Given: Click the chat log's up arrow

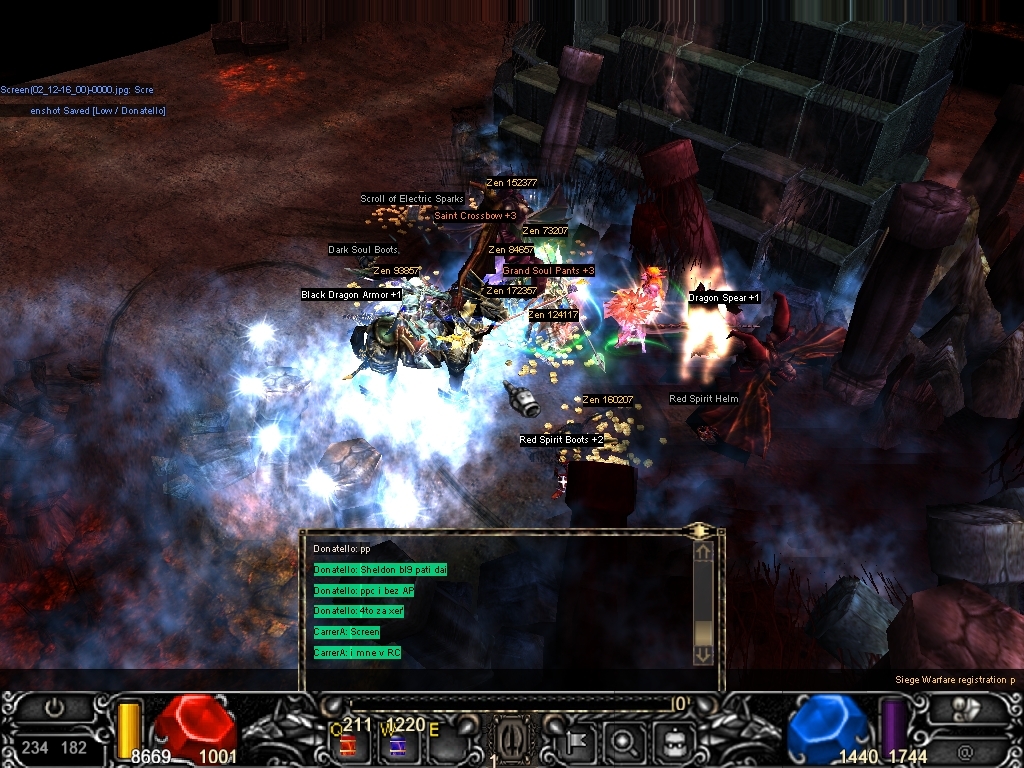Looking at the screenshot, I should pos(703,551).
